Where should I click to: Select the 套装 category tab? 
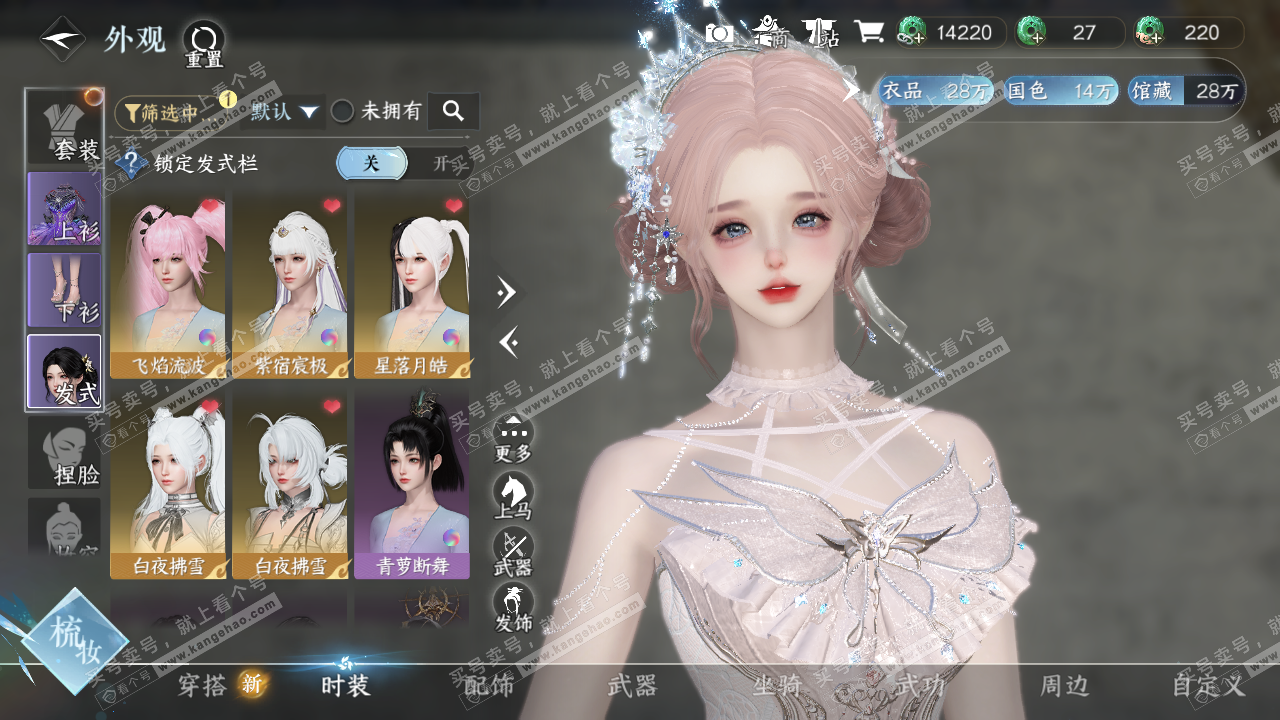[x=65, y=127]
